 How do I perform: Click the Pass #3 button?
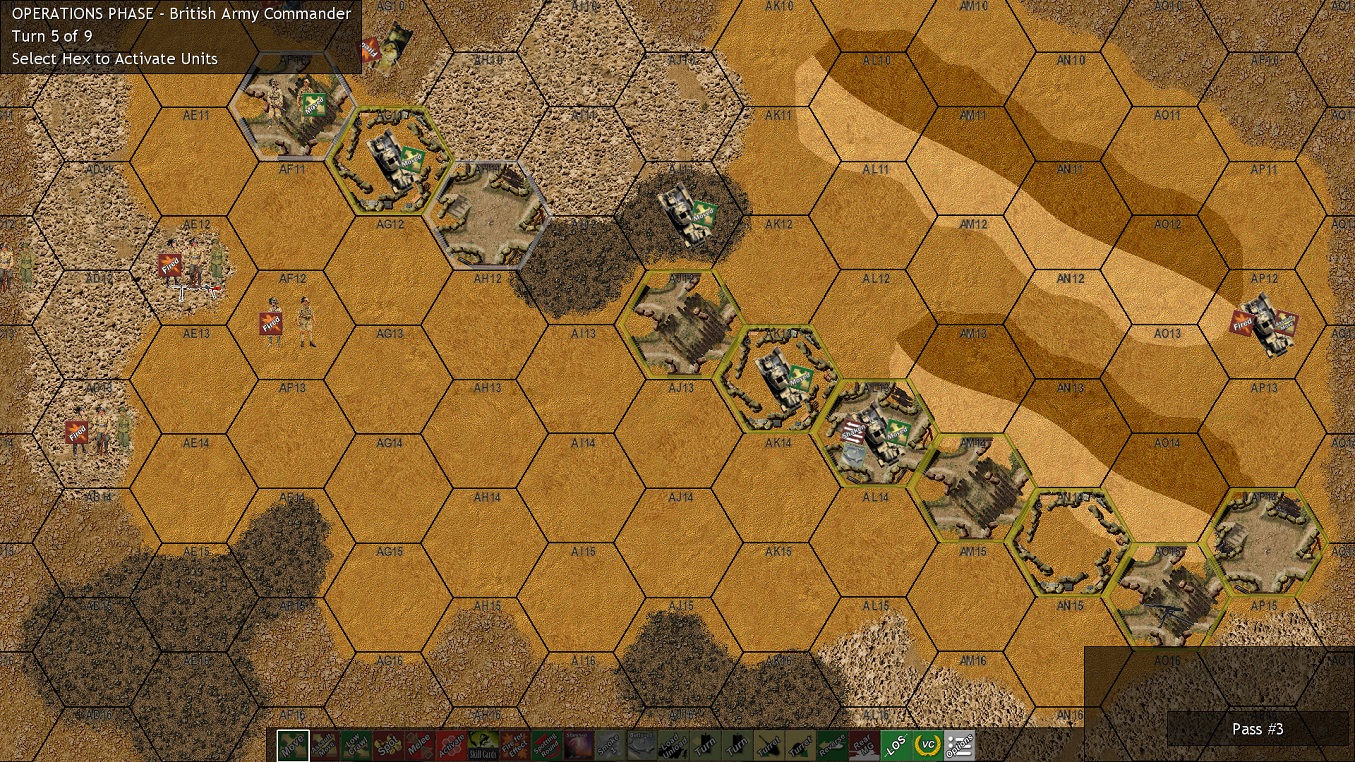(1257, 730)
